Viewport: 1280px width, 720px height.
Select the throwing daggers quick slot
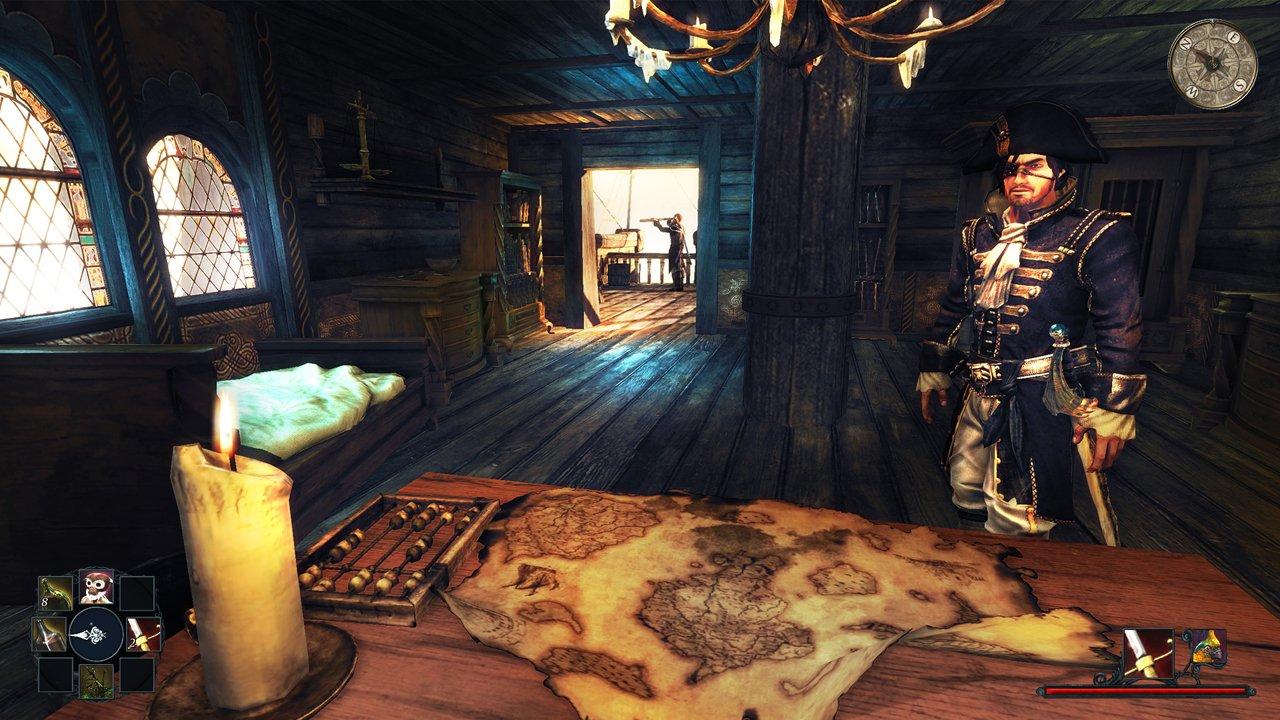tap(55, 591)
